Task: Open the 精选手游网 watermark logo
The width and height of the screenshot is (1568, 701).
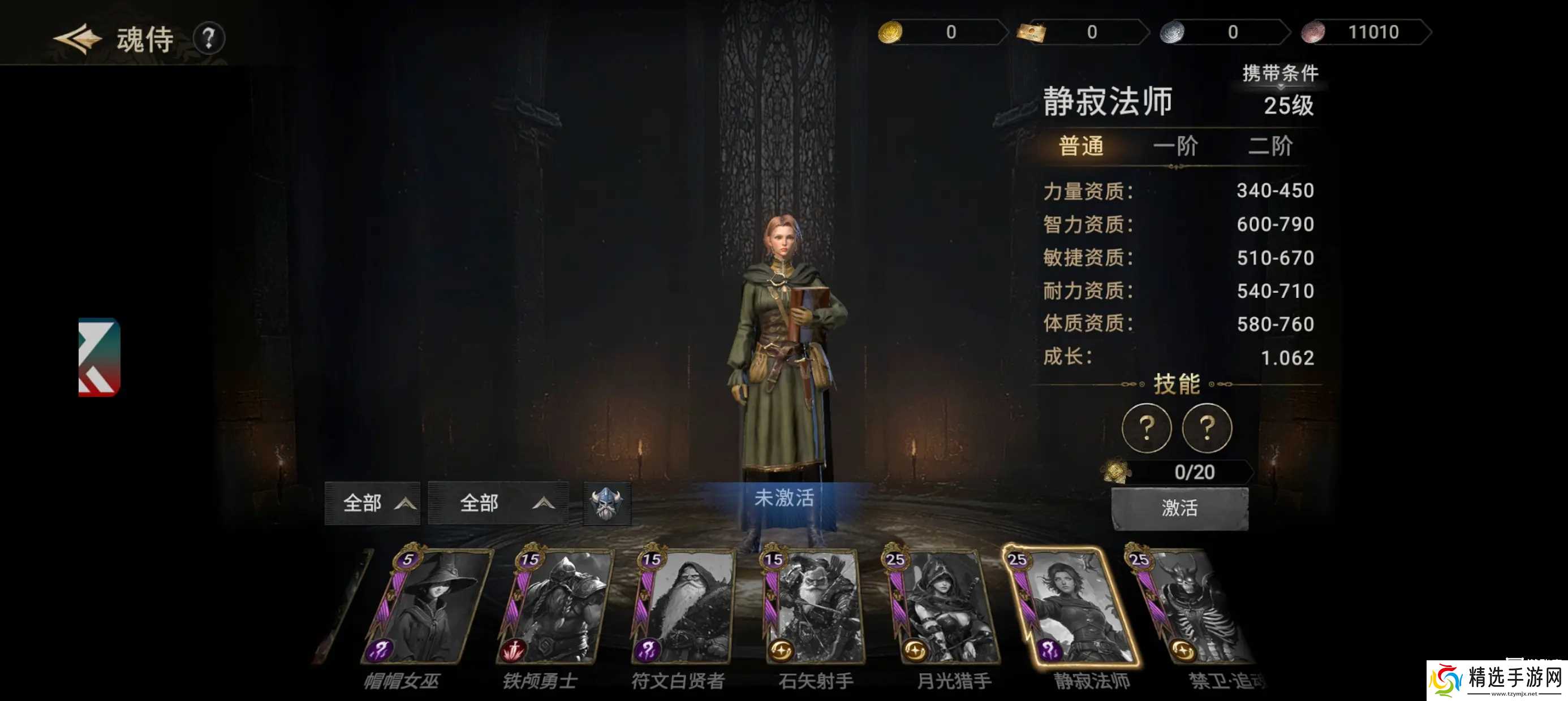Action: pos(1496,679)
